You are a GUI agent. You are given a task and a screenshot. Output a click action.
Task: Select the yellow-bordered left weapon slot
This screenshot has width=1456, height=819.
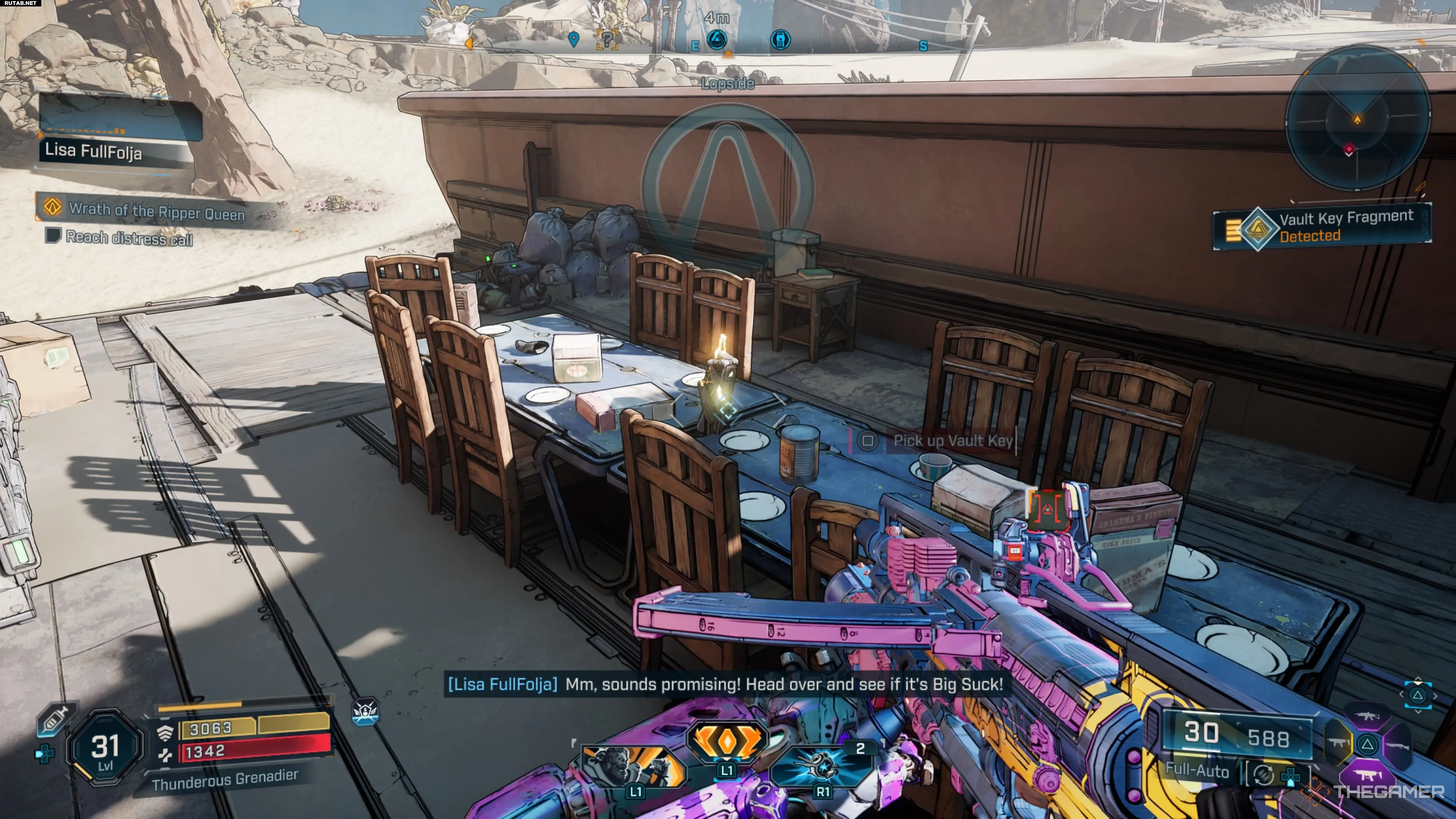(x=1338, y=743)
